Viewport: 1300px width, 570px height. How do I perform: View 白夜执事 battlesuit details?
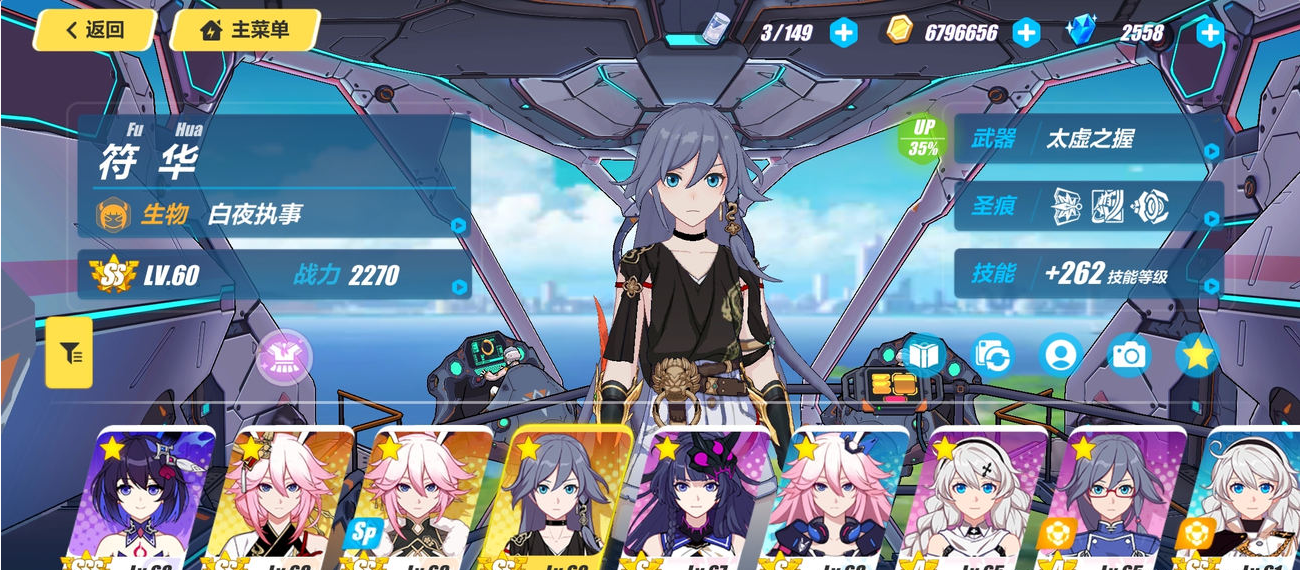[275, 214]
